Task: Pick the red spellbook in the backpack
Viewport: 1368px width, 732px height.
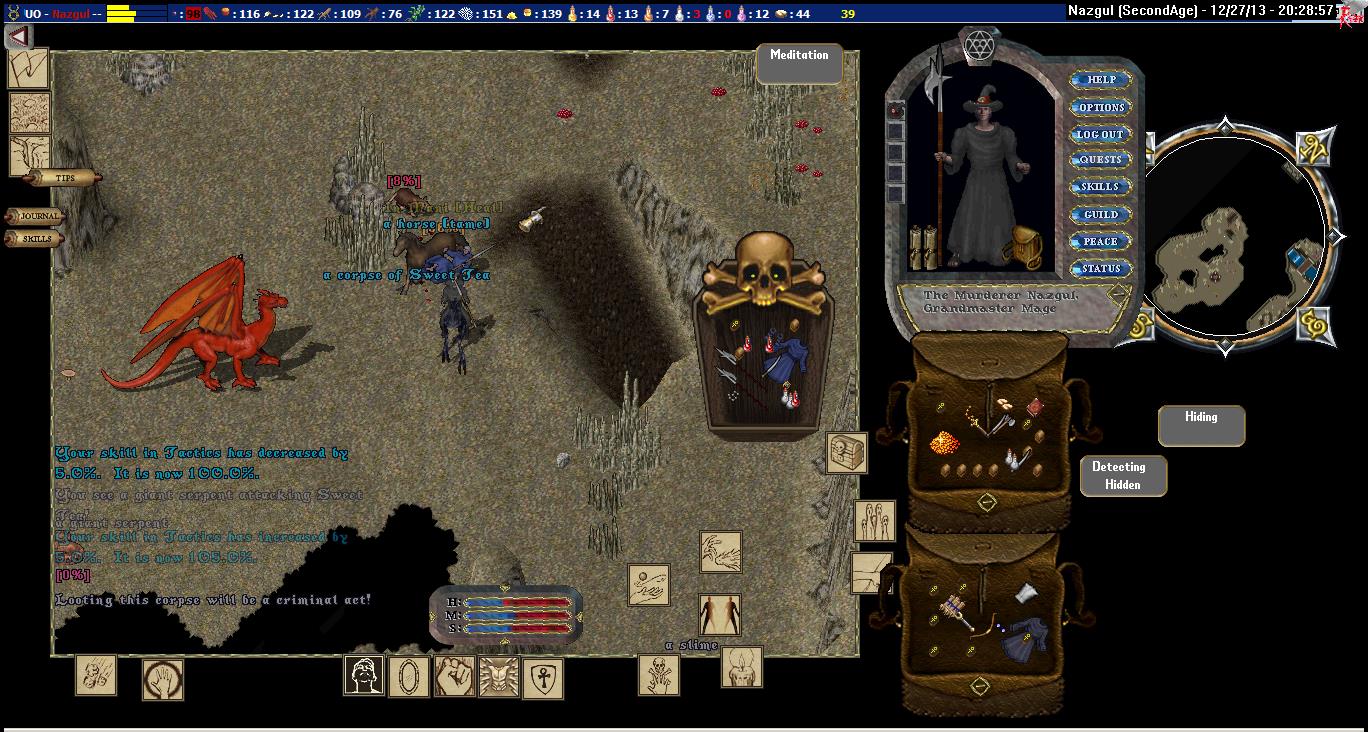Action: pos(1035,405)
